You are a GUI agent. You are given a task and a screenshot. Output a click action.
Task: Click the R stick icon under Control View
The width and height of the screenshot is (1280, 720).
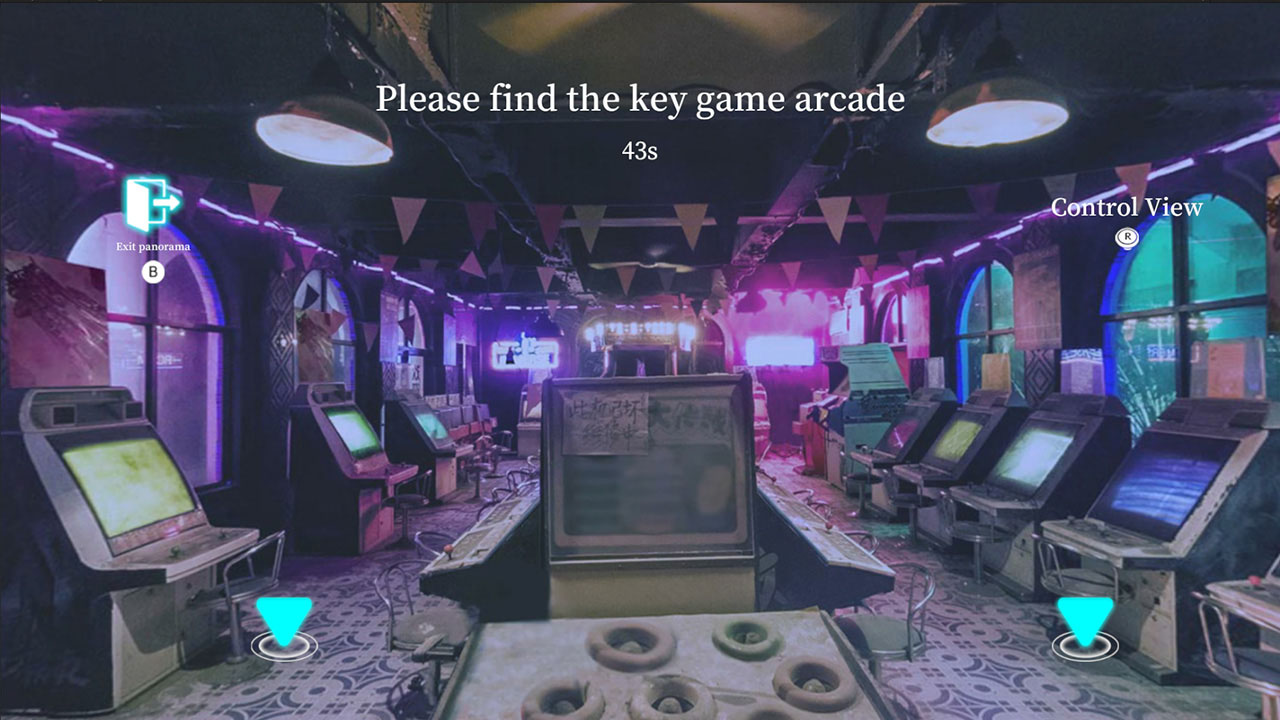pos(1127,237)
